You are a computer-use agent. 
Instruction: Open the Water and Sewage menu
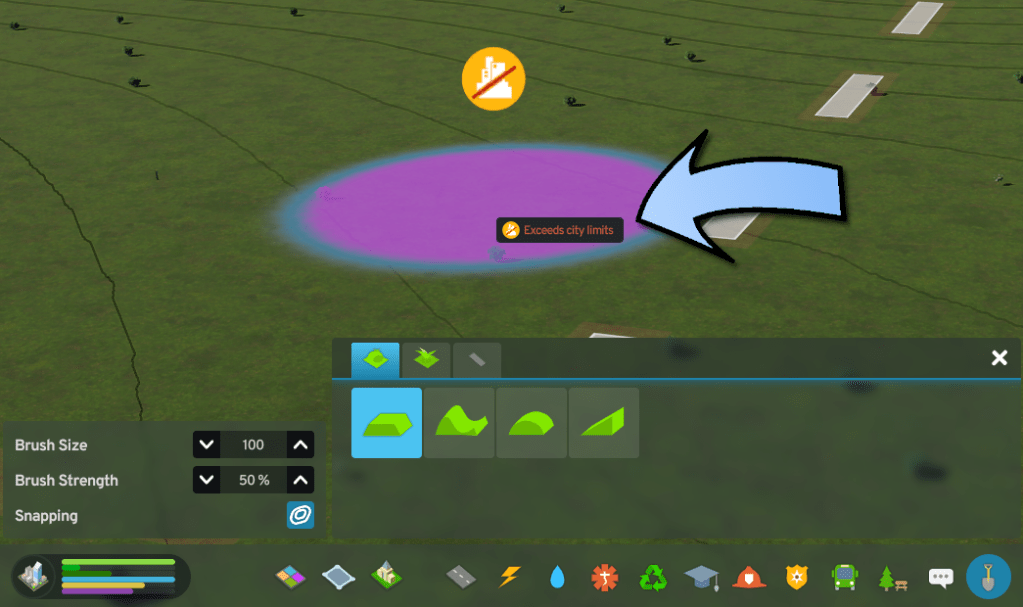[557, 577]
